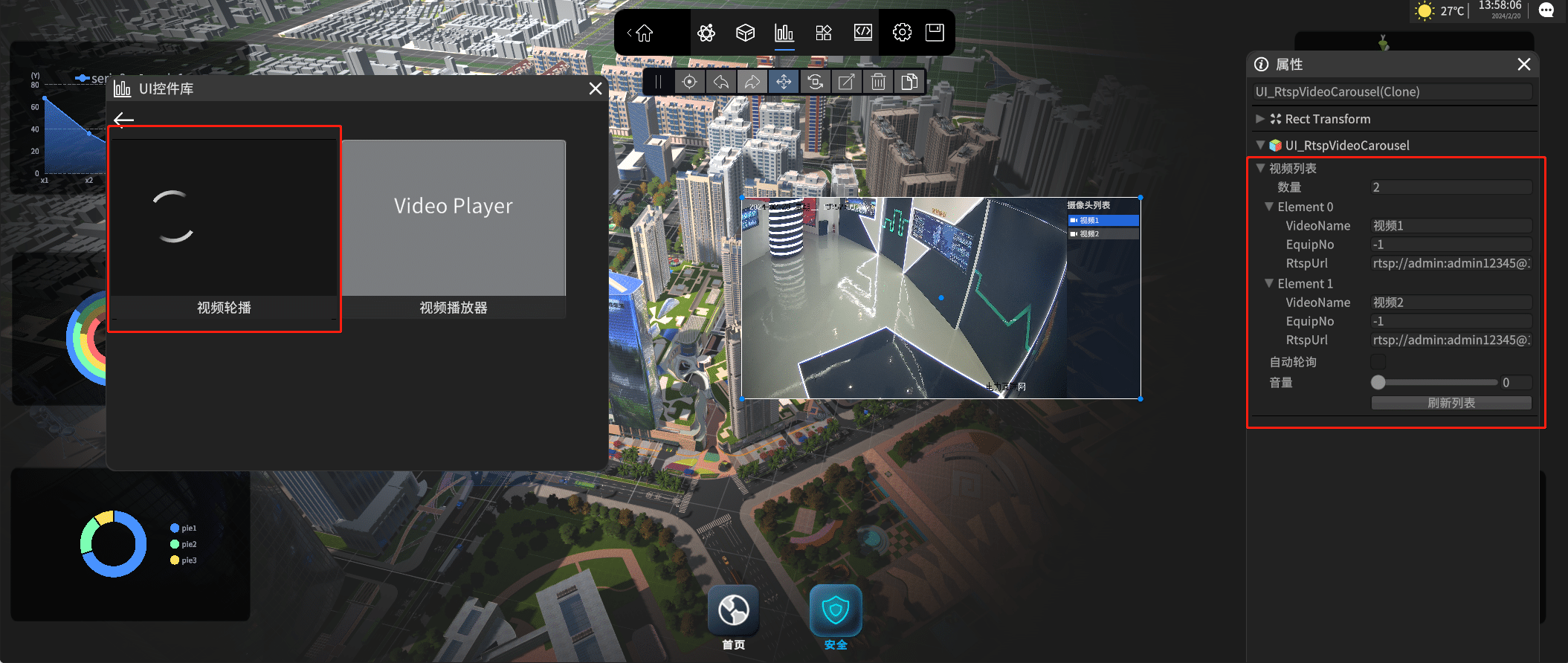Open the settings gear in top toolbar
This screenshot has width=1568, height=663.
pos(902,33)
